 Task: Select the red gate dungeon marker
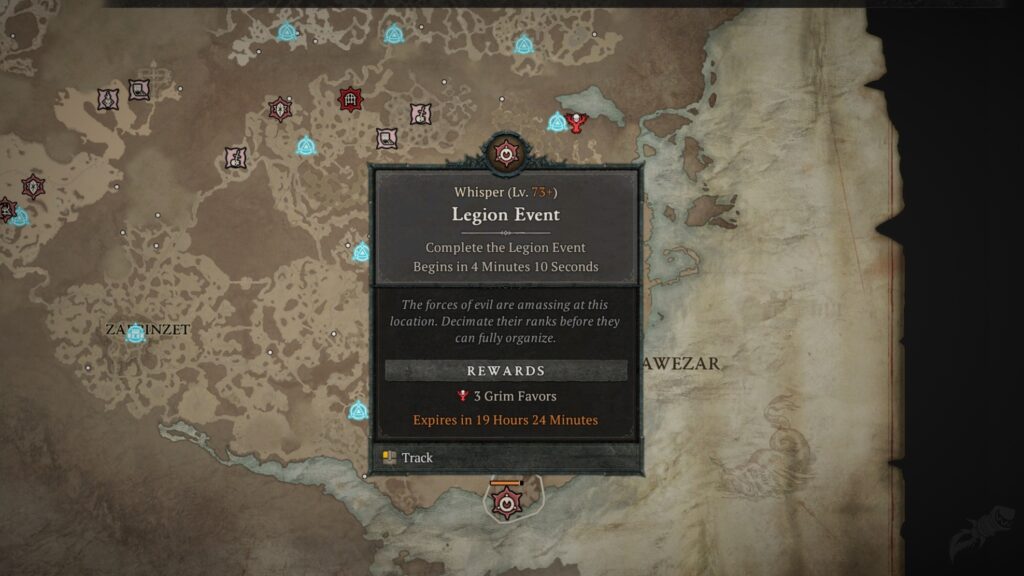tap(350, 99)
